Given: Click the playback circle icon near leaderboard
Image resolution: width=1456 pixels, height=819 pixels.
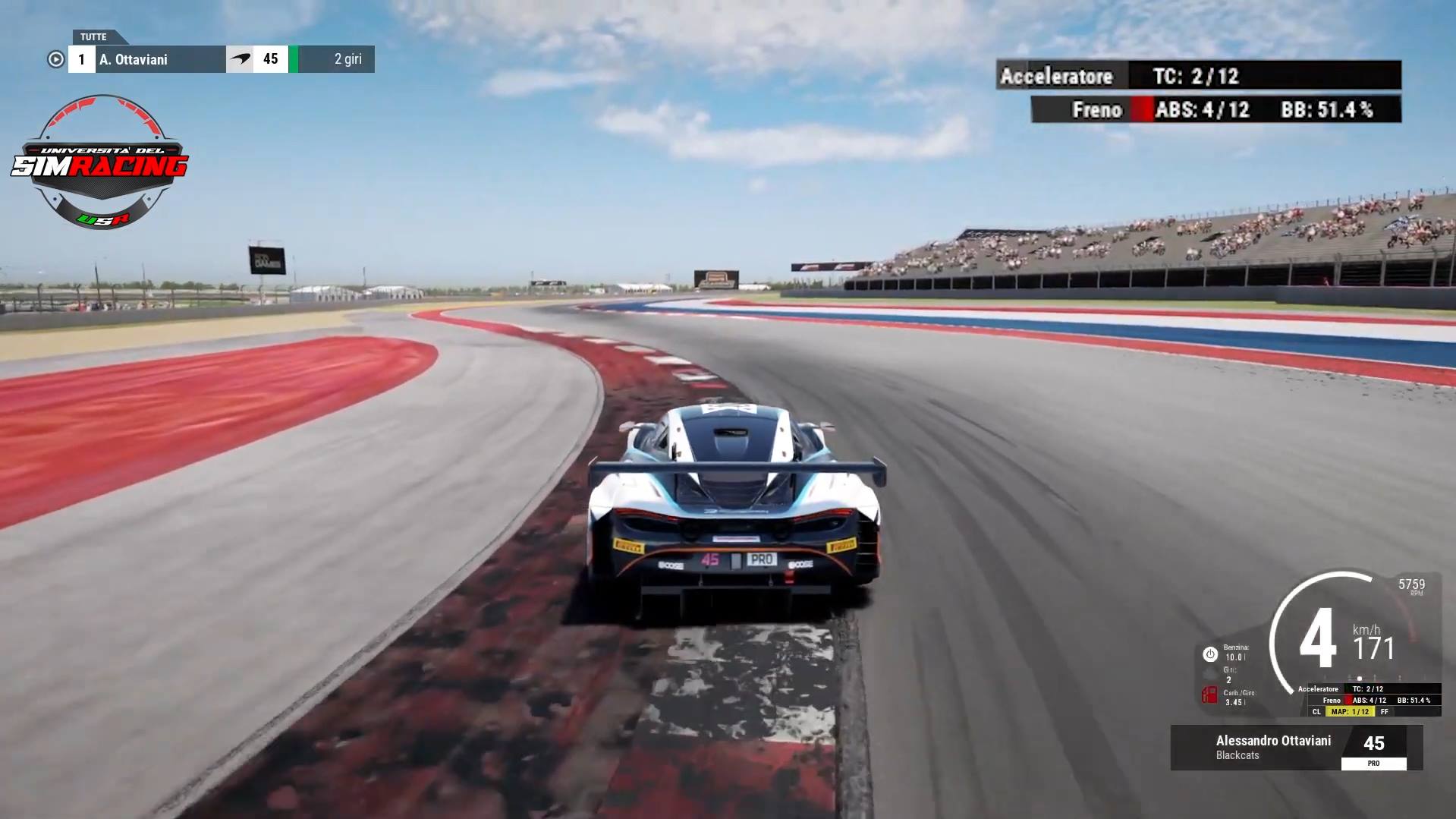Looking at the screenshot, I should [x=55, y=58].
